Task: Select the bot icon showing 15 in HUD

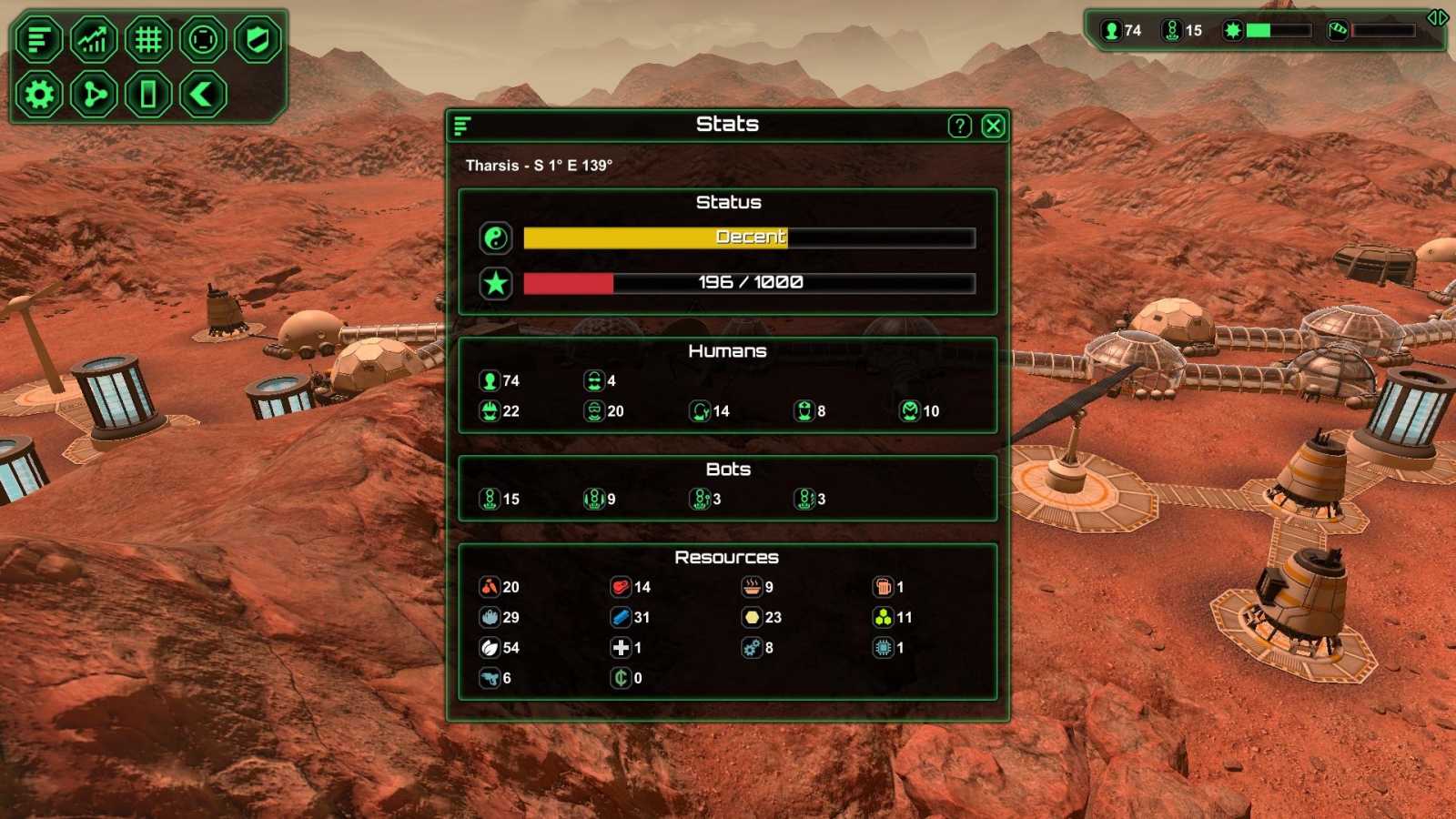Action: point(1170,30)
